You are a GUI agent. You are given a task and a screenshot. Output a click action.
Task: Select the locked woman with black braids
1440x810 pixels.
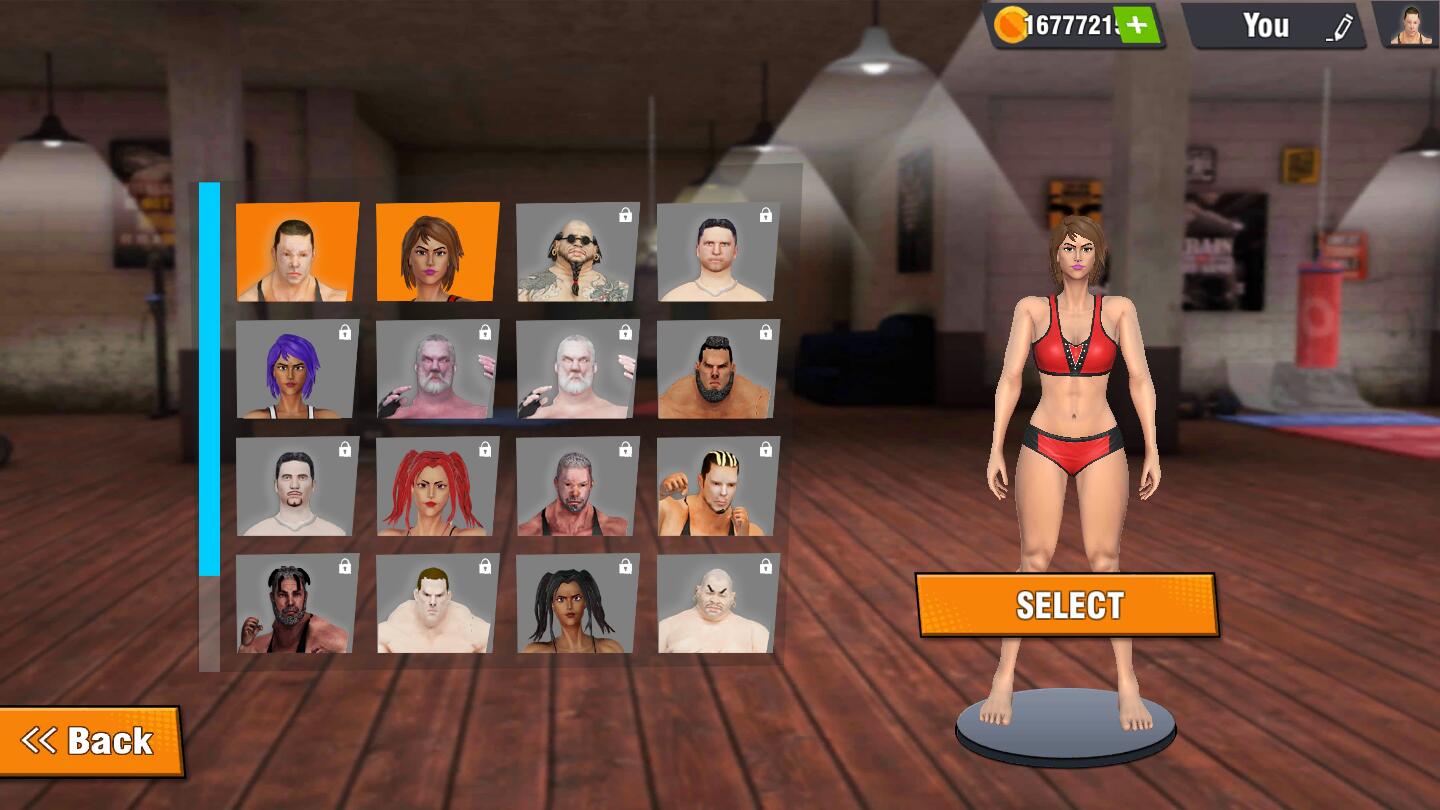tap(577, 603)
